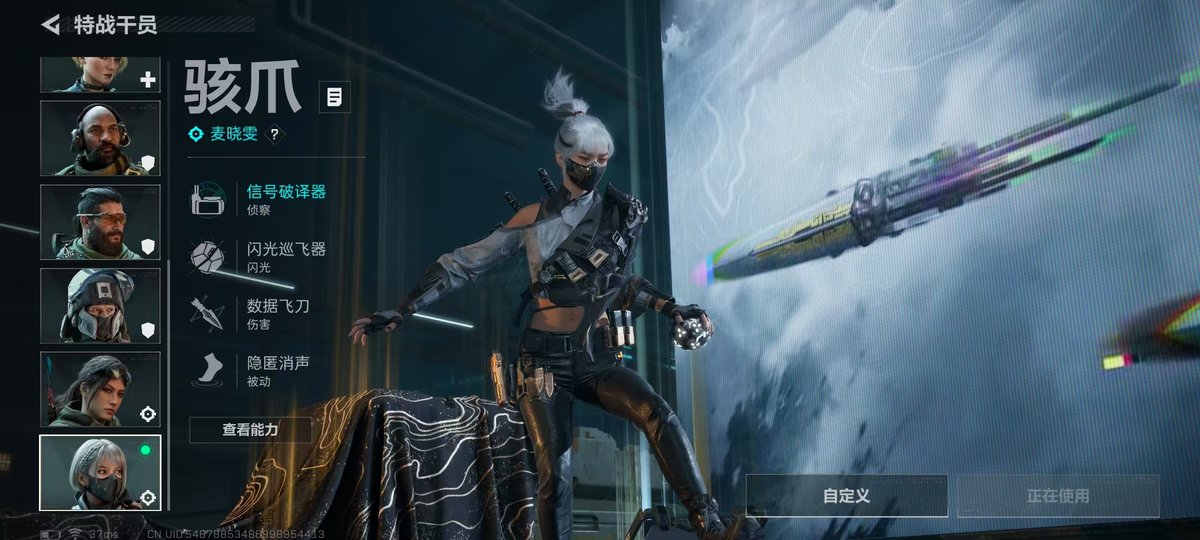Select the silver-haired masked operator portrait
The height and width of the screenshot is (540, 1200).
(x=100, y=472)
